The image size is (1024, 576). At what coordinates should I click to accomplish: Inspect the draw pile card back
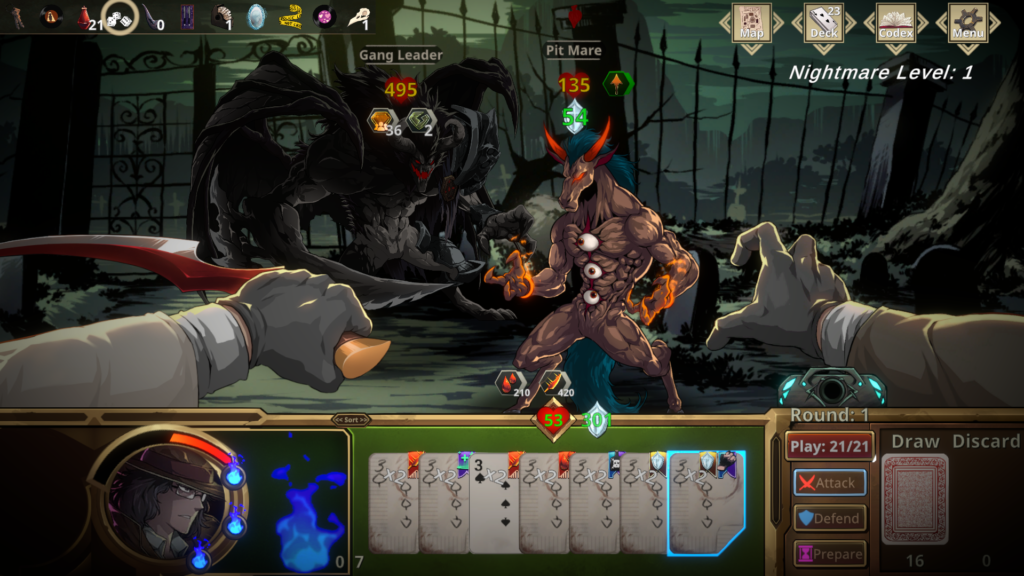click(914, 501)
